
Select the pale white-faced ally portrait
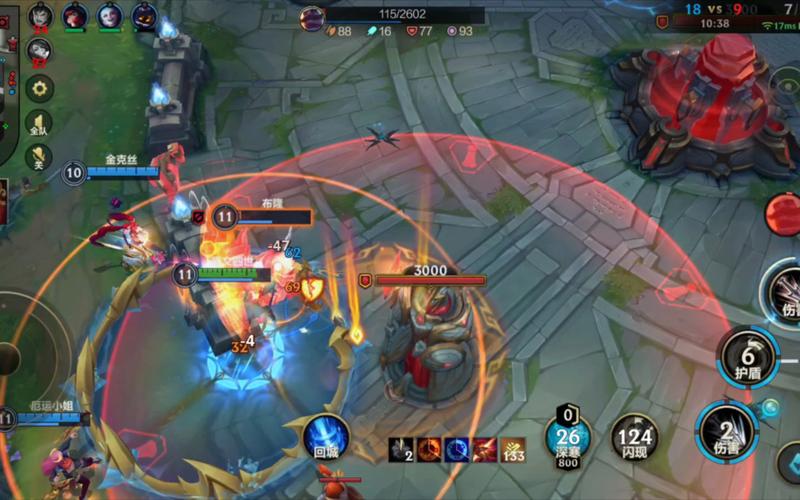(110, 15)
